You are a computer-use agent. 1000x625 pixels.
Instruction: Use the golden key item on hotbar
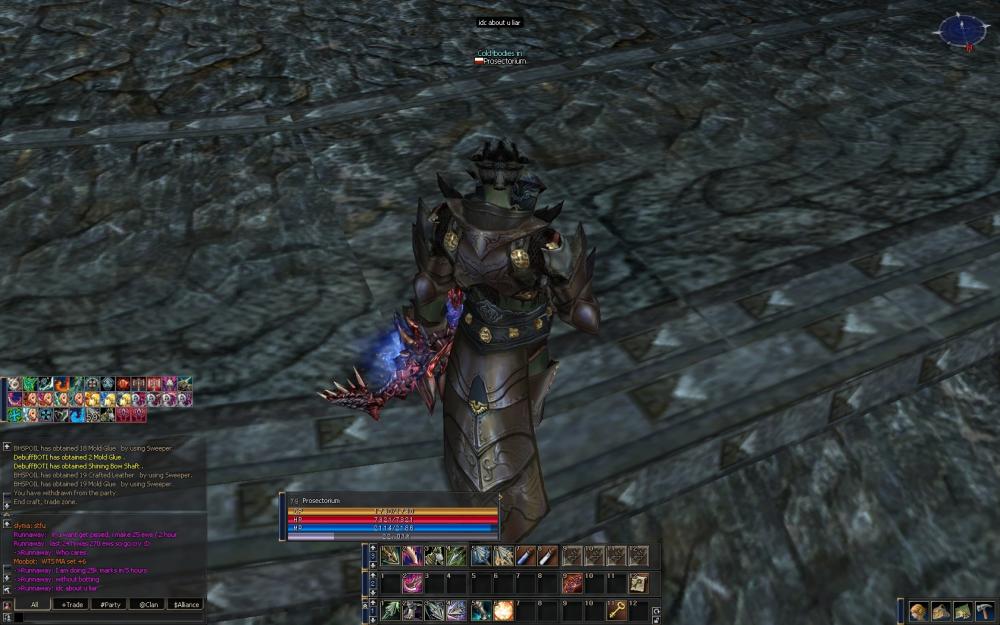click(617, 610)
